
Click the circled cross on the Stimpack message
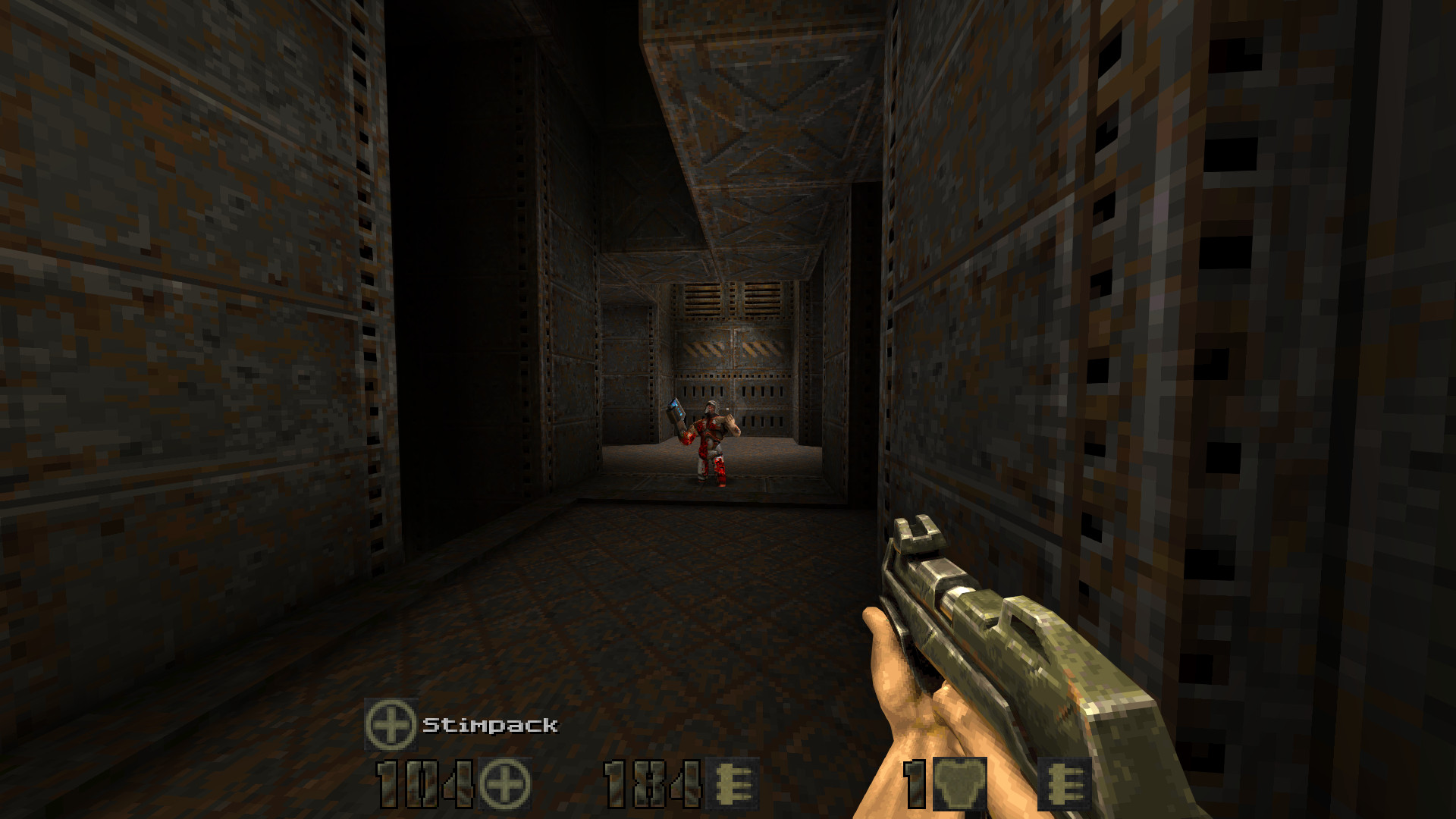(x=392, y=723)
